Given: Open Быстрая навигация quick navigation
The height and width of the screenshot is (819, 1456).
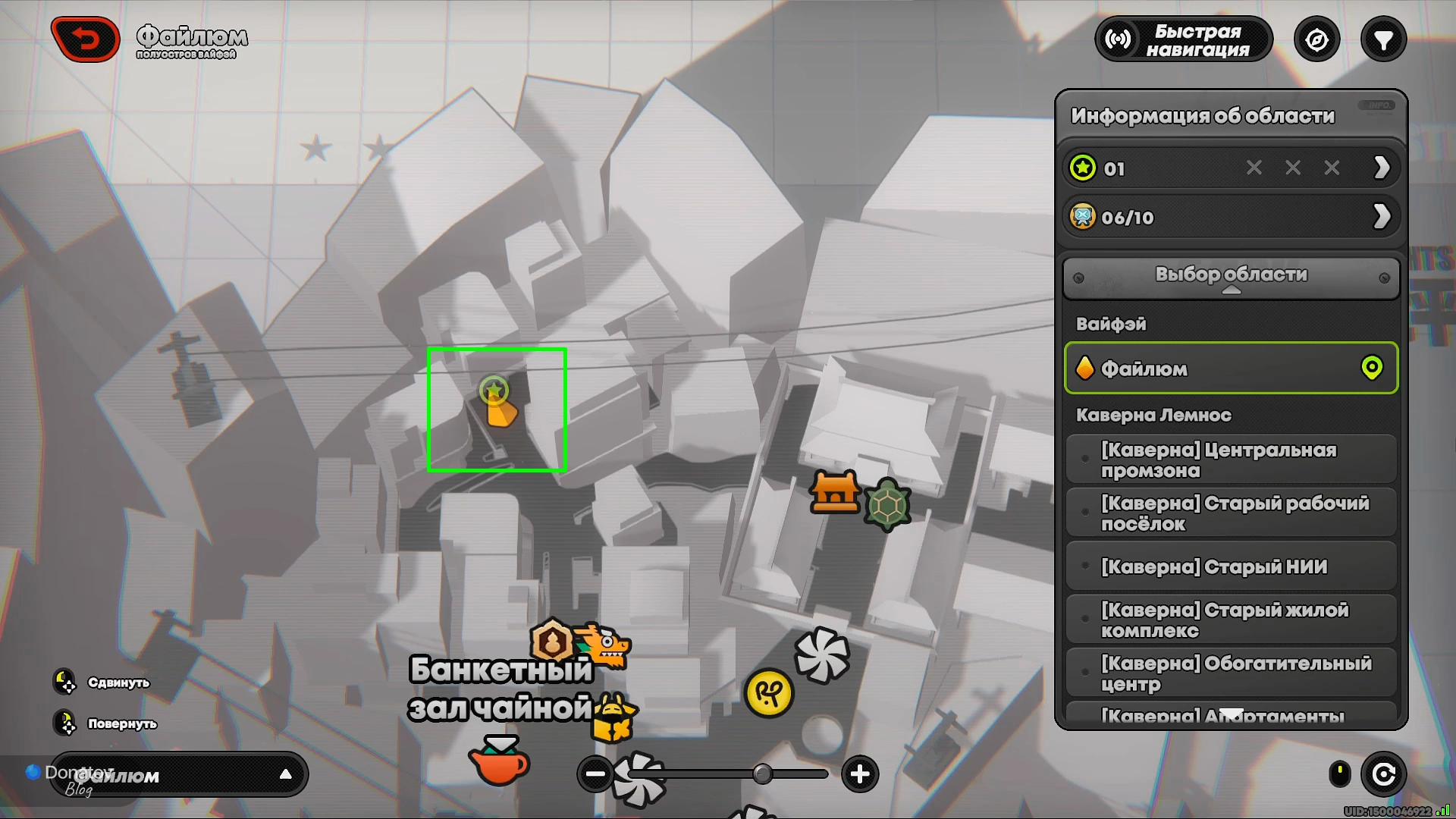Looking at the screenshot, I should point(1183,39).
